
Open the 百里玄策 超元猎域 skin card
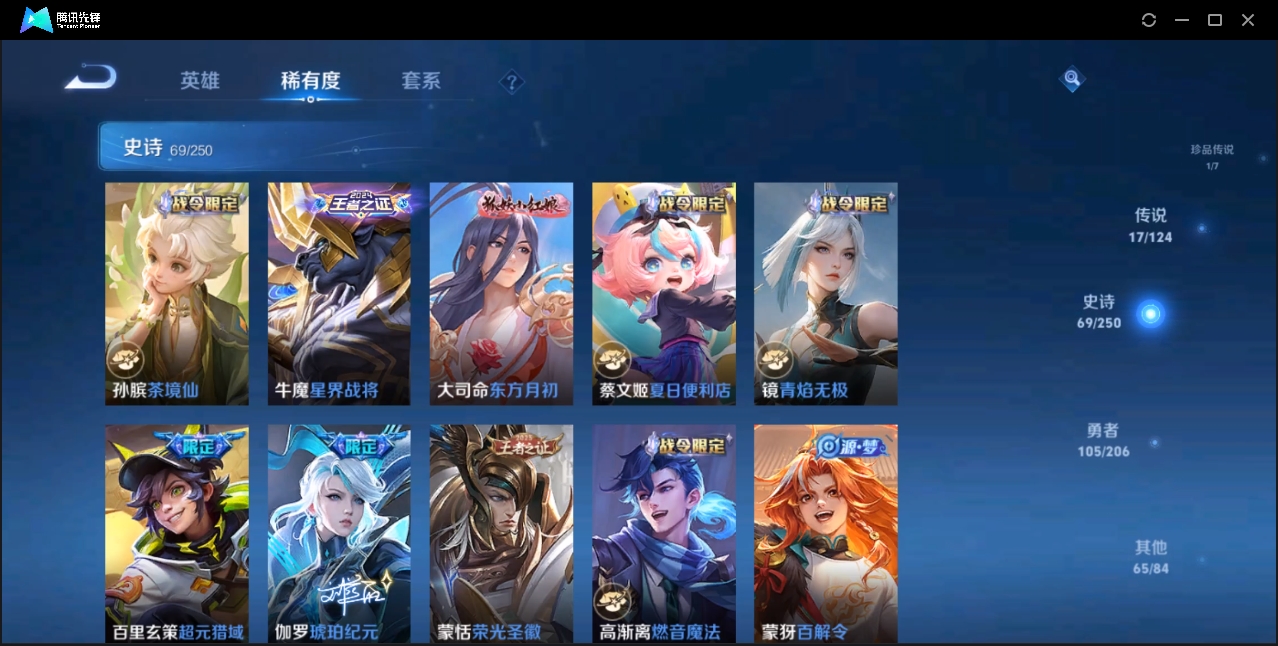pos(177,533)
